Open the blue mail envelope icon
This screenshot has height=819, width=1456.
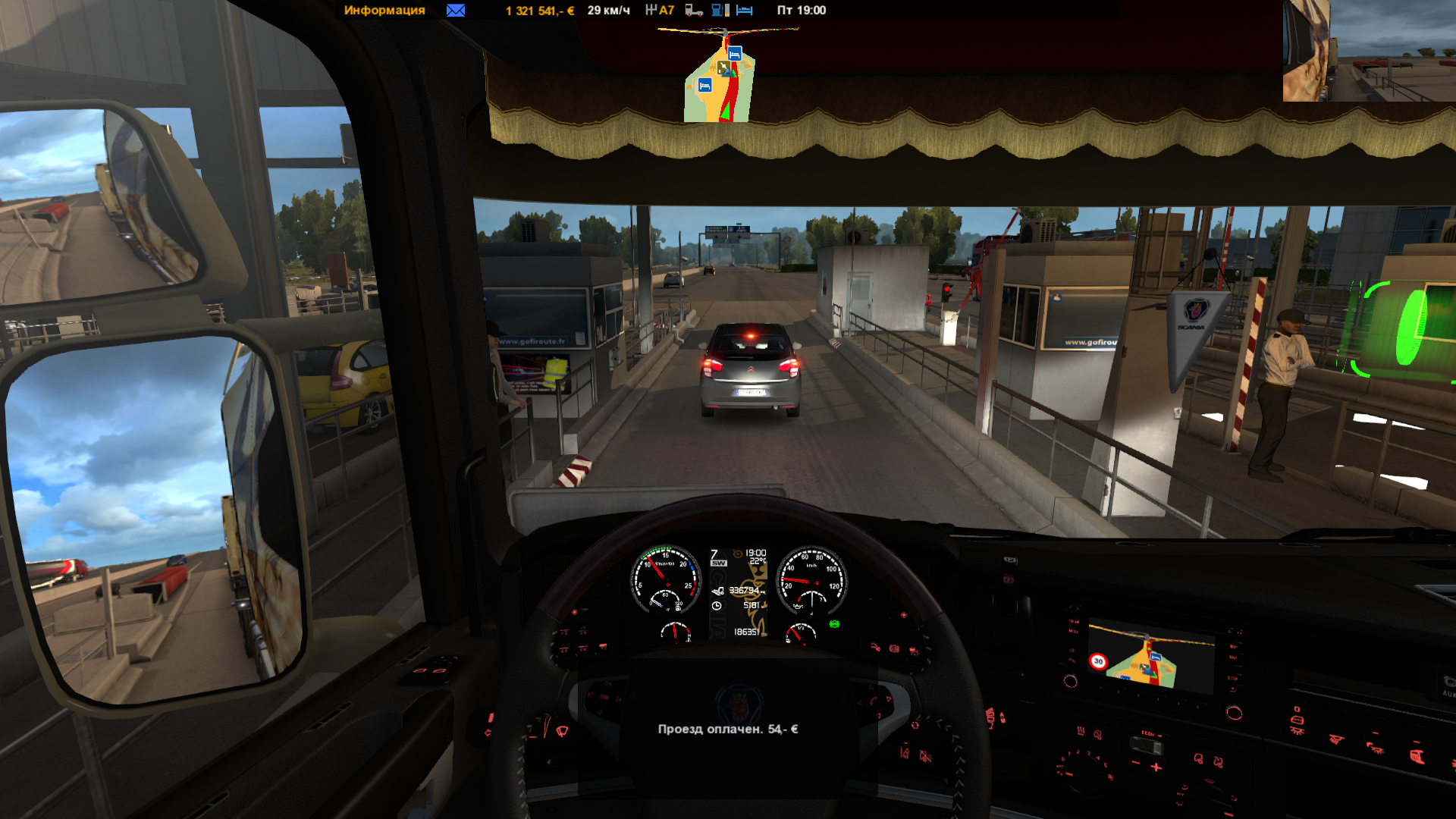(x=456, y=11)
